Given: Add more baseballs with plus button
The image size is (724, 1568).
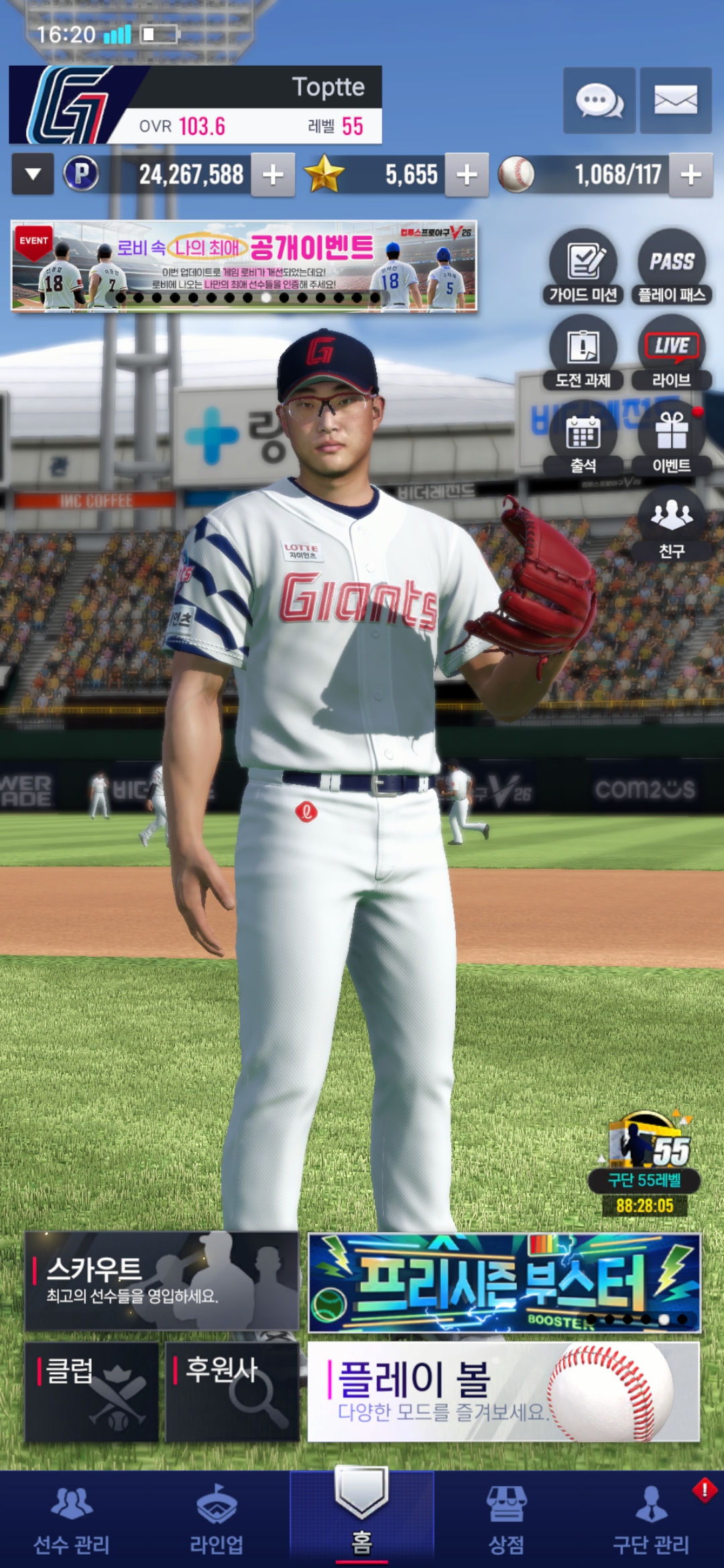Looking at the screenshot, I should 690,175.
